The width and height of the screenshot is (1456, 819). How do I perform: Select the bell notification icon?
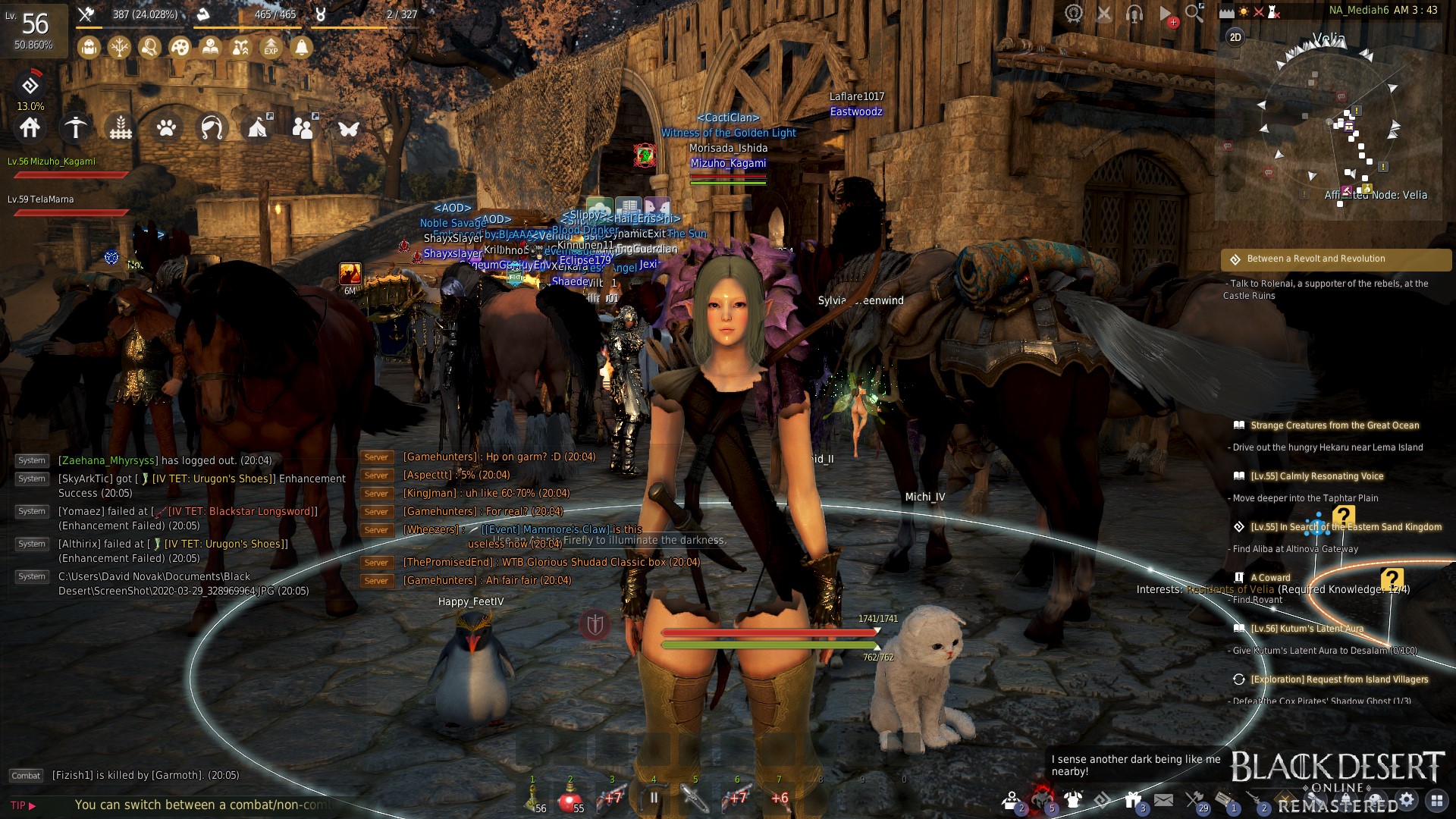tap(301, 48)
